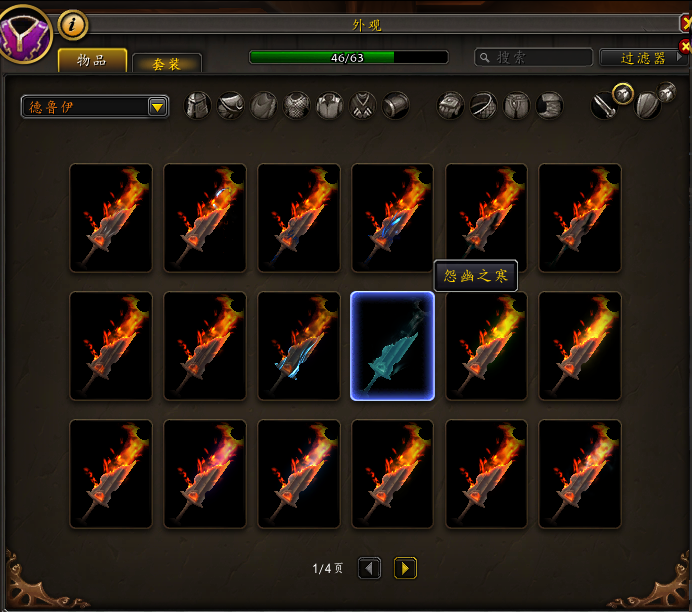The width and height of the screenshot is (692, 612).
Task: Select the shoulder armor slot filter icon
Action: [x=231, y=105]
